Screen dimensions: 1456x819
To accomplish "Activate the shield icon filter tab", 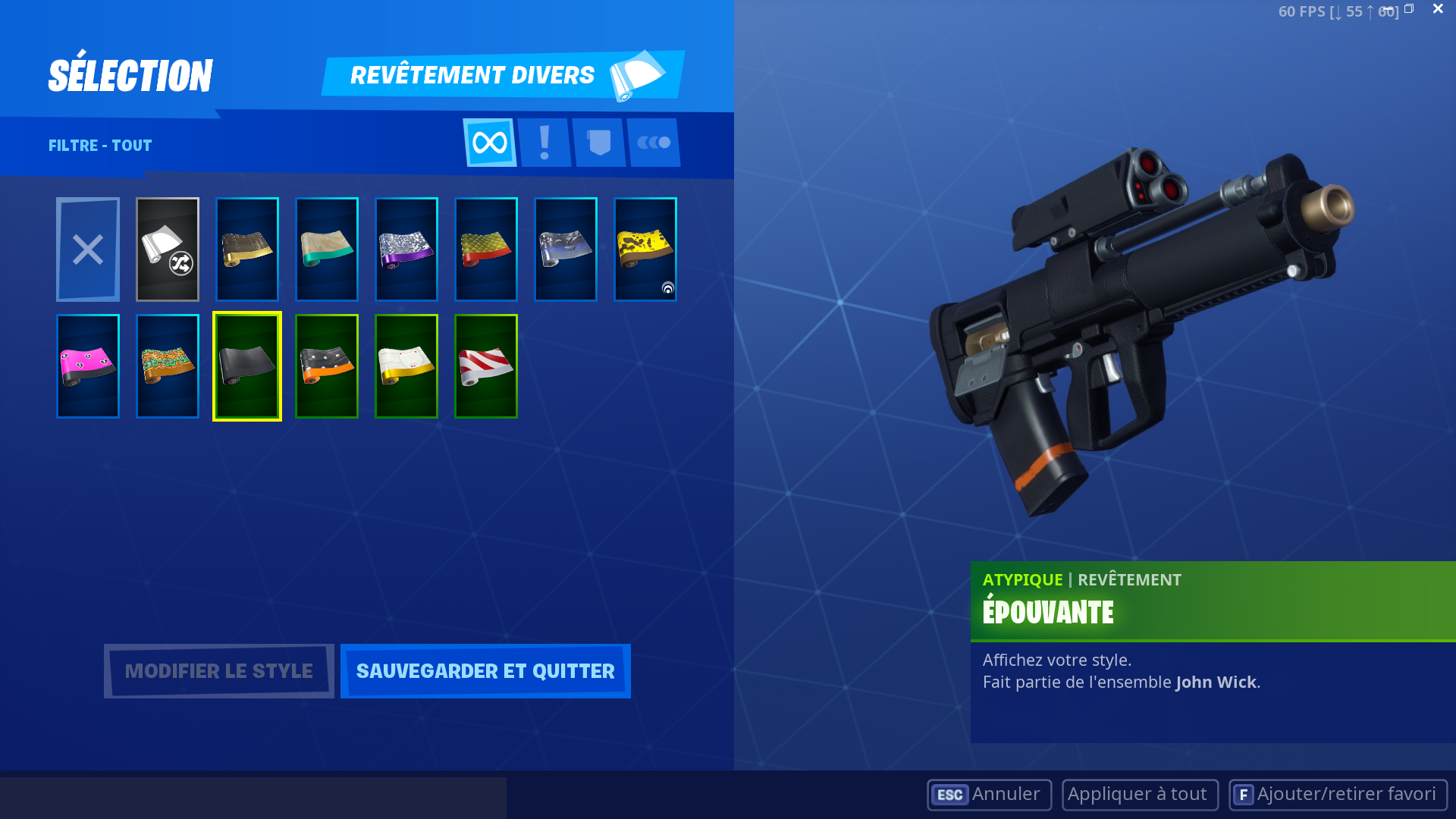I will [x=599, y=143].
